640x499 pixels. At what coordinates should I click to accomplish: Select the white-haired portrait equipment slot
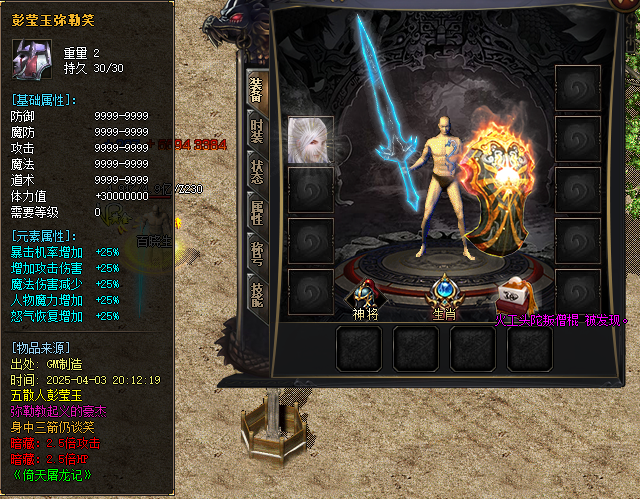(310, 140)
